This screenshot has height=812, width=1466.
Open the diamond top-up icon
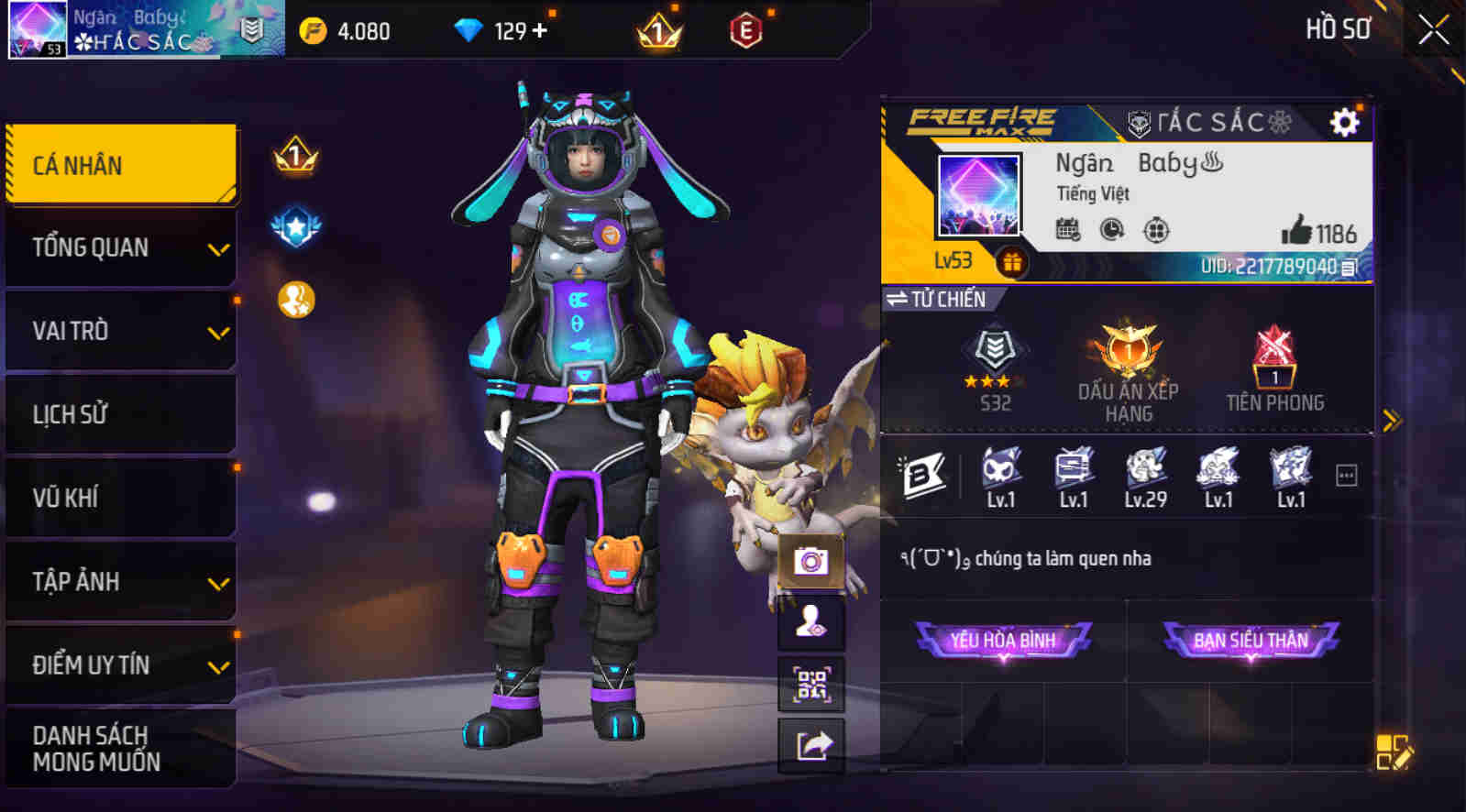click(x=469, y=30)
